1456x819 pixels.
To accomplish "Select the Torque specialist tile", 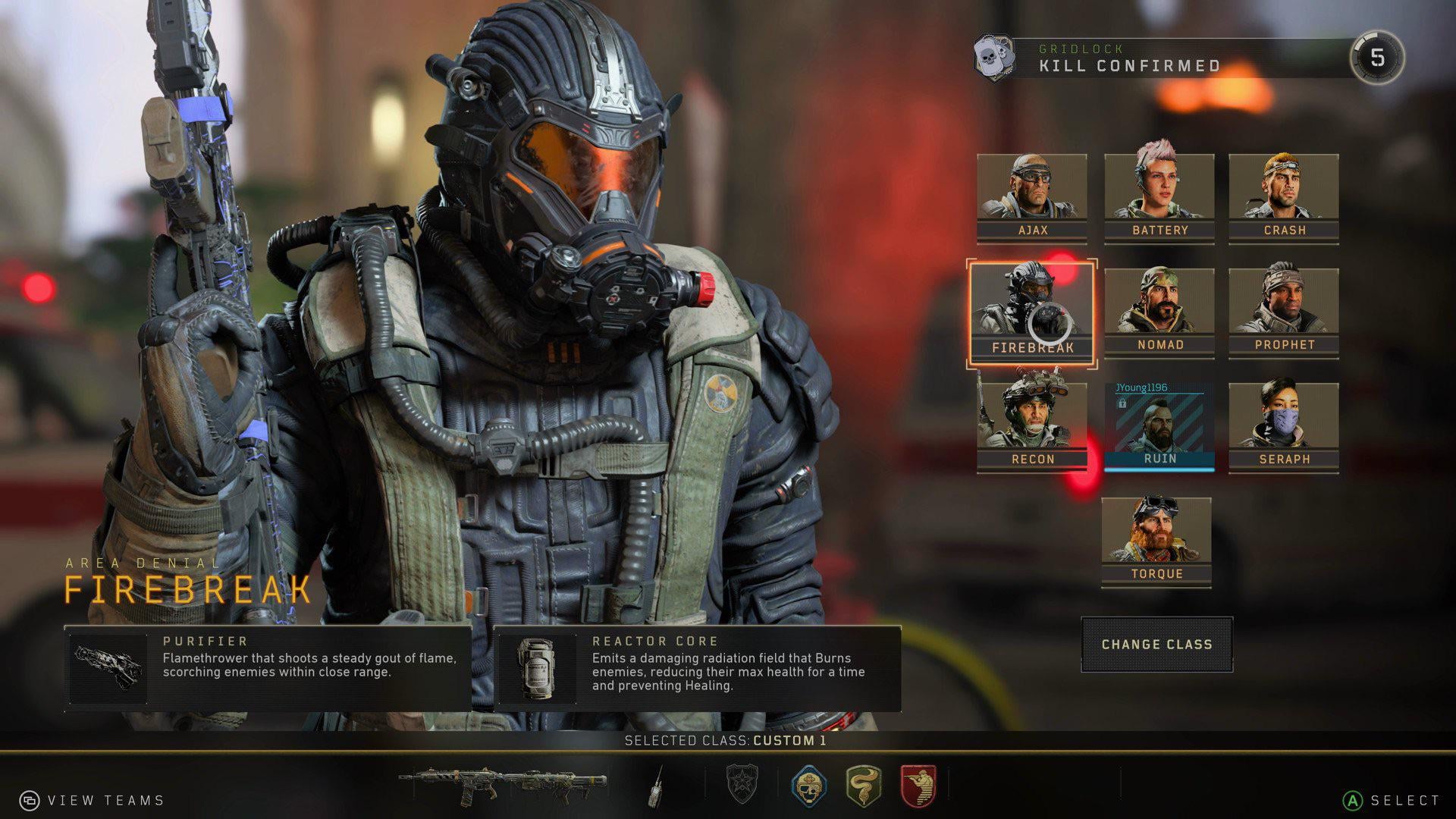I will [x=1156, y=541].
